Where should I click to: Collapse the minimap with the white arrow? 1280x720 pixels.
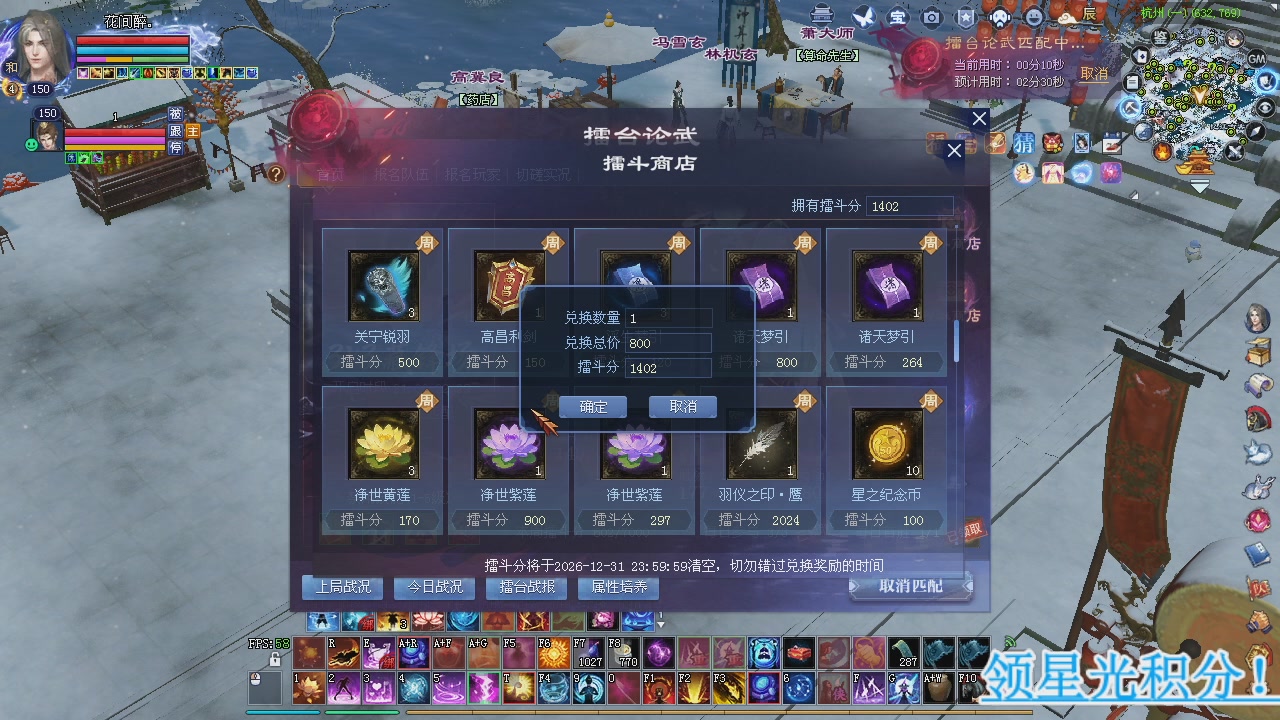point(1199,187)
